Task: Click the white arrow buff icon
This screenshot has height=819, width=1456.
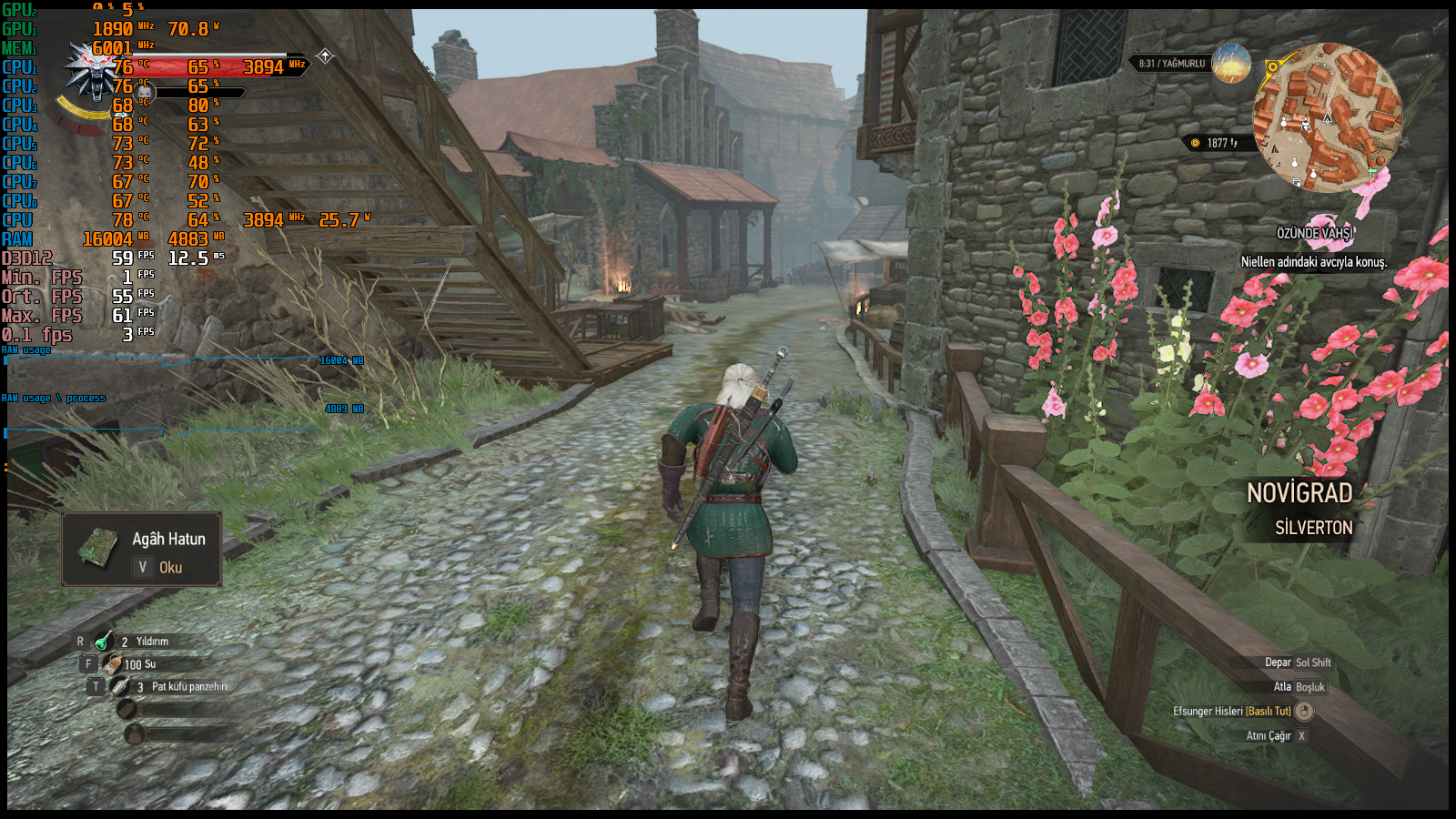Action: (x=325, y=56)
